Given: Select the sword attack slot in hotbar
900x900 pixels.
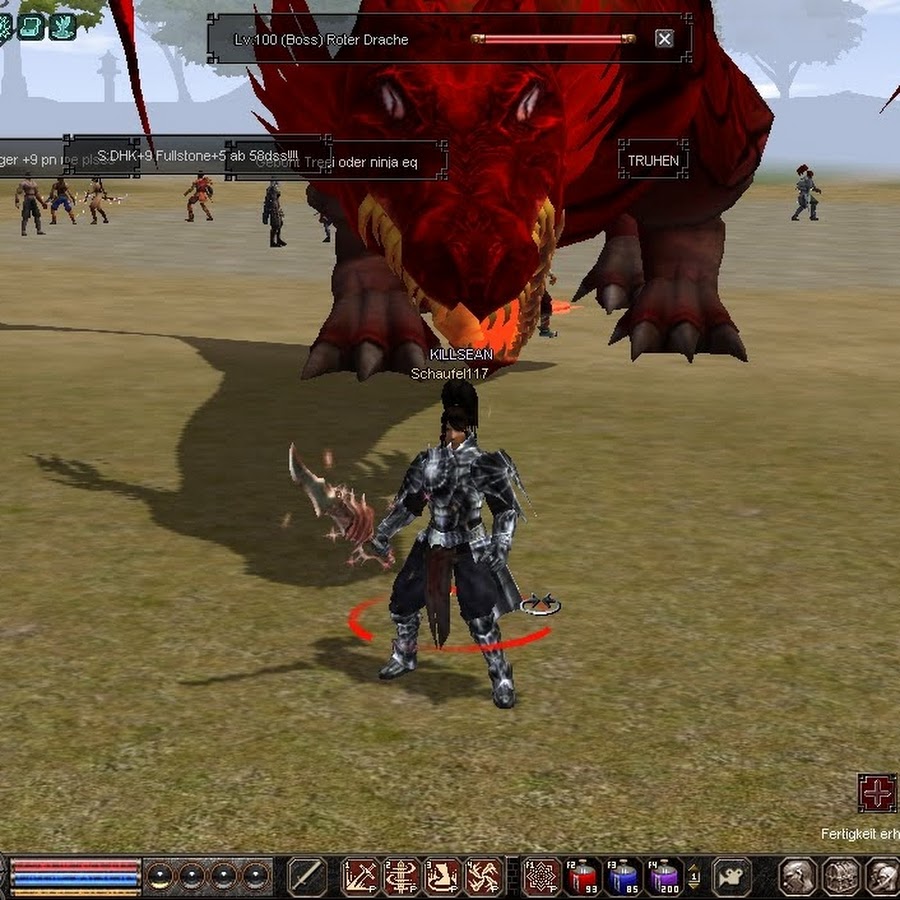Looking at the screenshot, I should [307, 877].
